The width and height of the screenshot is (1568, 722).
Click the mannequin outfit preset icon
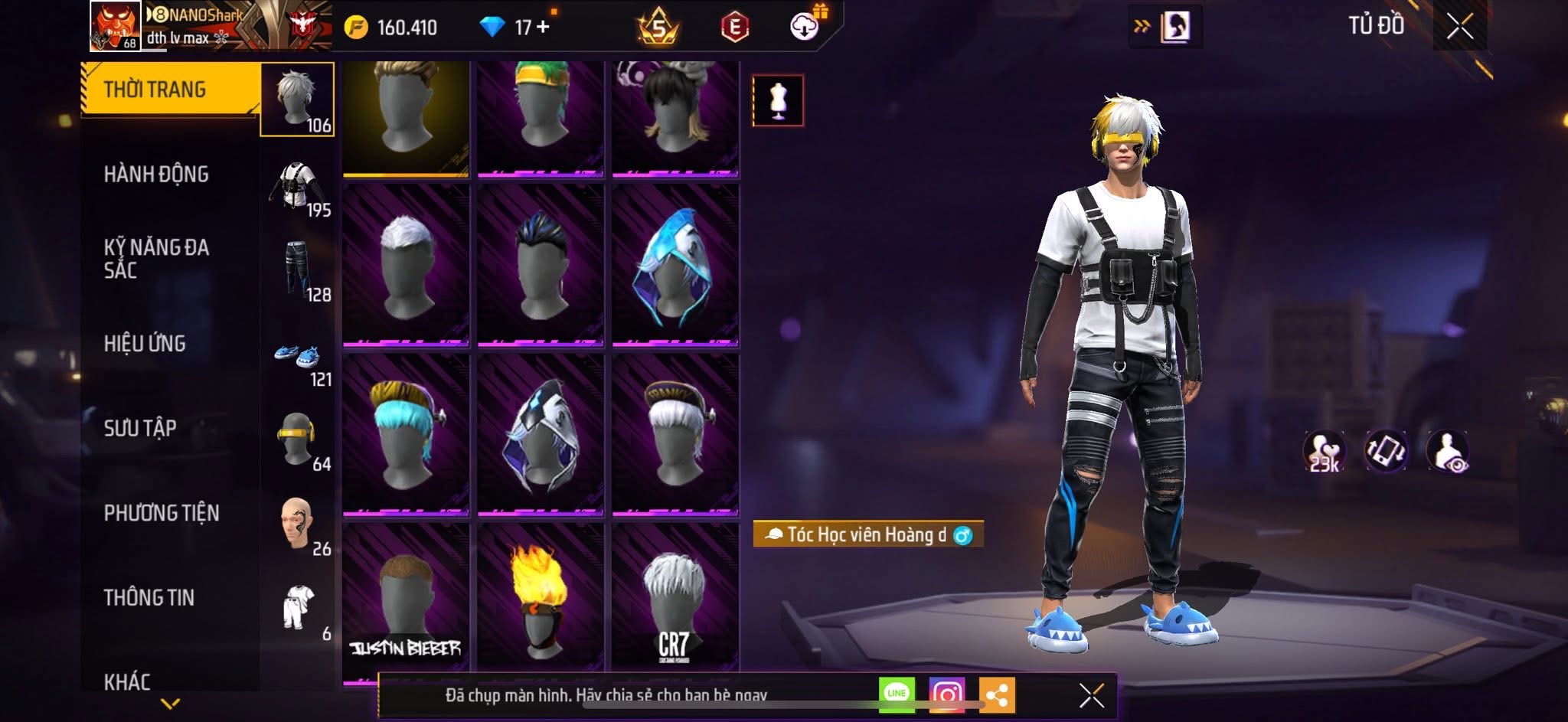[778, 100]
